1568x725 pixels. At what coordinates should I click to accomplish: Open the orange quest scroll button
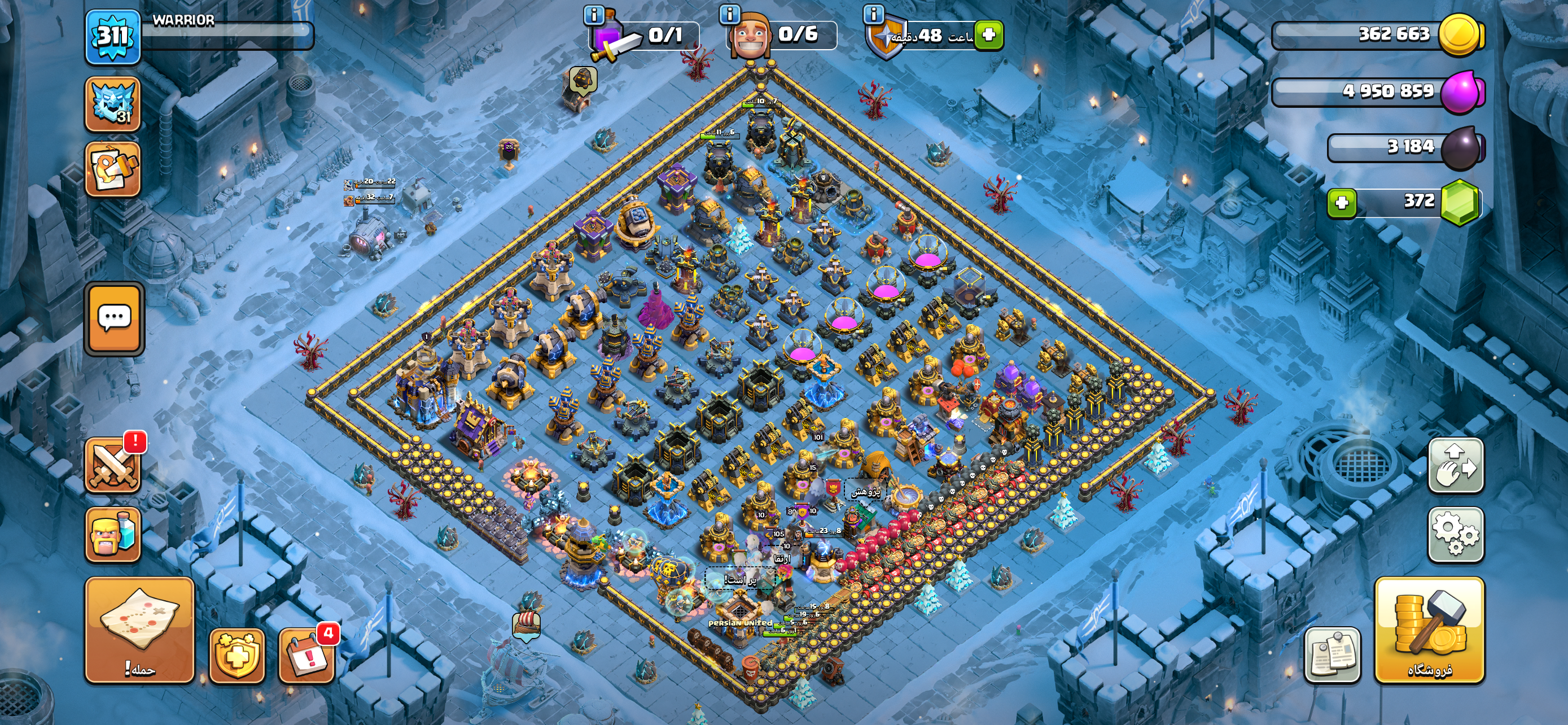click(113, 169)
